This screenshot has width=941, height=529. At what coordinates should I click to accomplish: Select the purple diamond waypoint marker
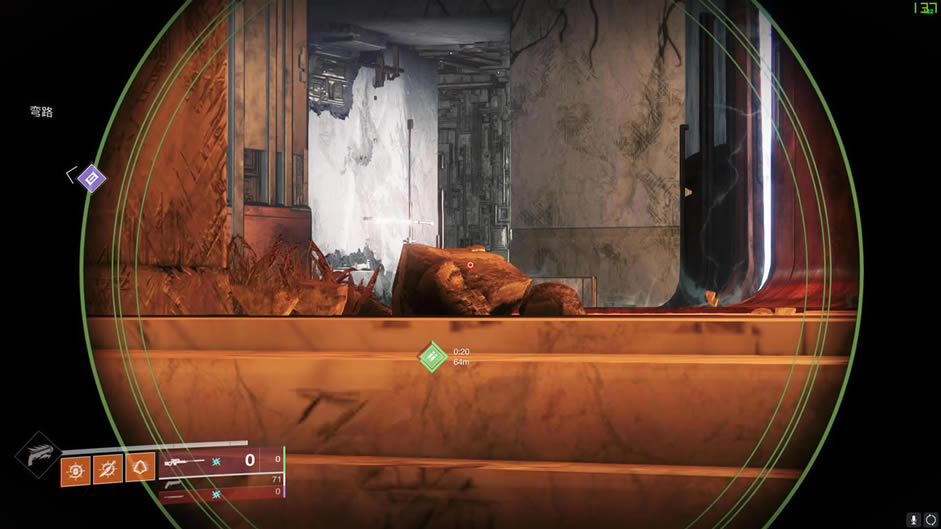point(92,179)
